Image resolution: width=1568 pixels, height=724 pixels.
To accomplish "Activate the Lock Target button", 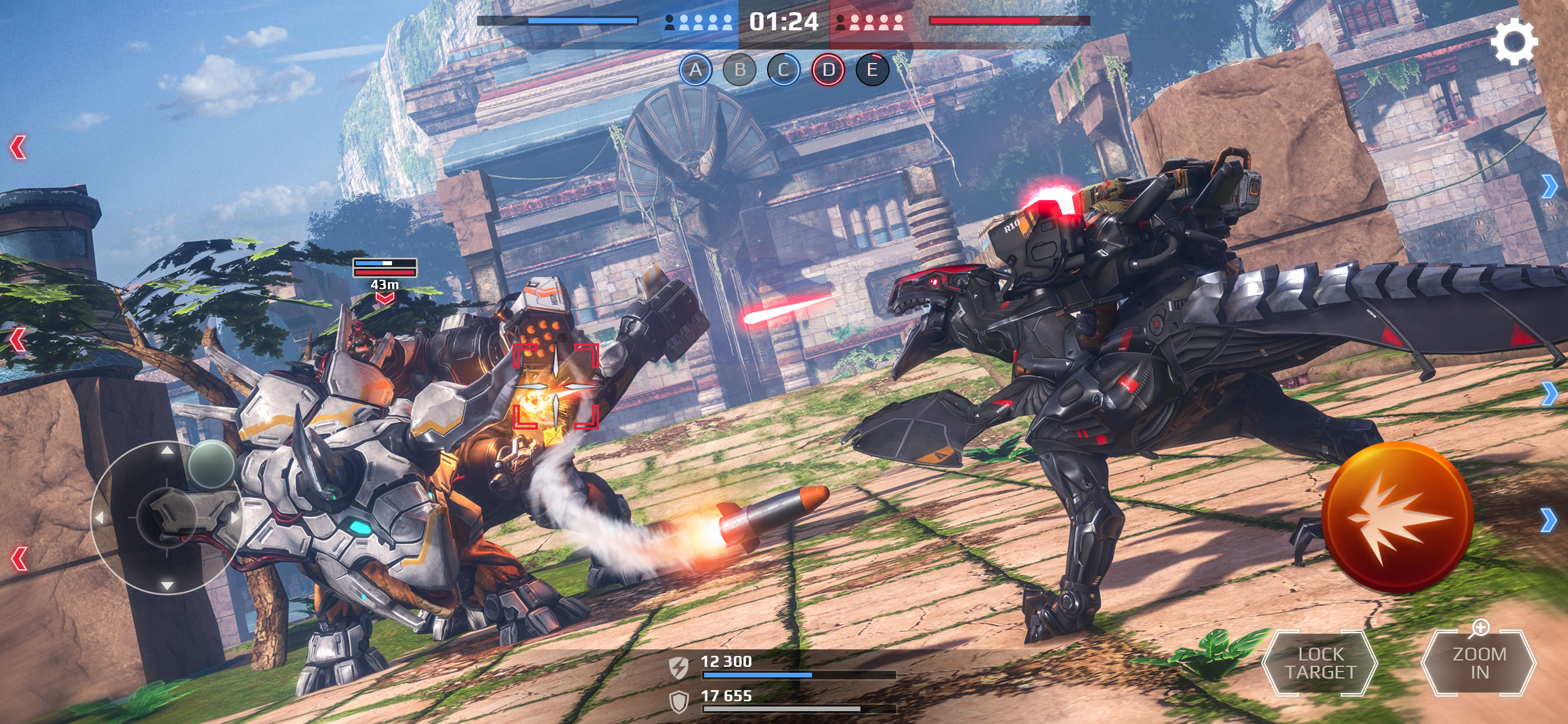I will [1319, 663].
